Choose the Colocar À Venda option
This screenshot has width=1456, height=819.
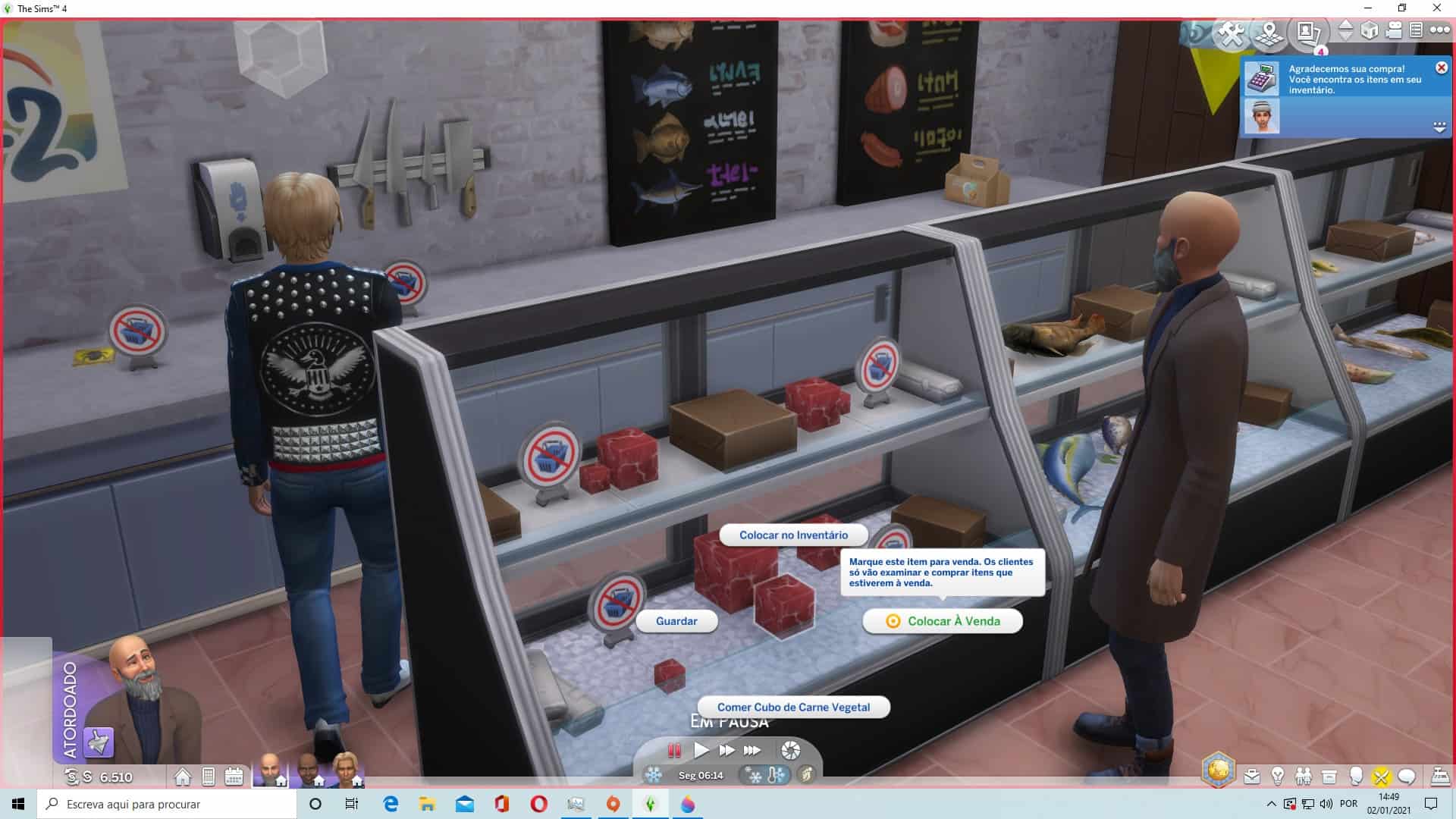(943, 621)
